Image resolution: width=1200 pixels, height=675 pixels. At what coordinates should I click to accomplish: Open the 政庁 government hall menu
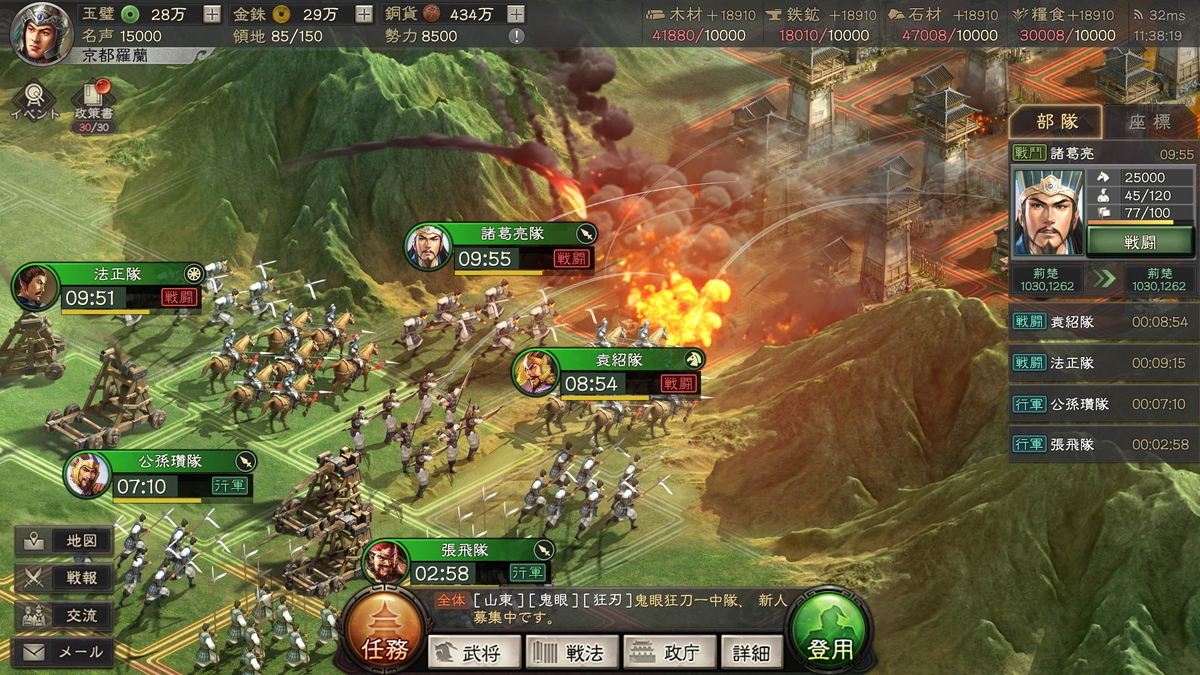coord(669,653)
